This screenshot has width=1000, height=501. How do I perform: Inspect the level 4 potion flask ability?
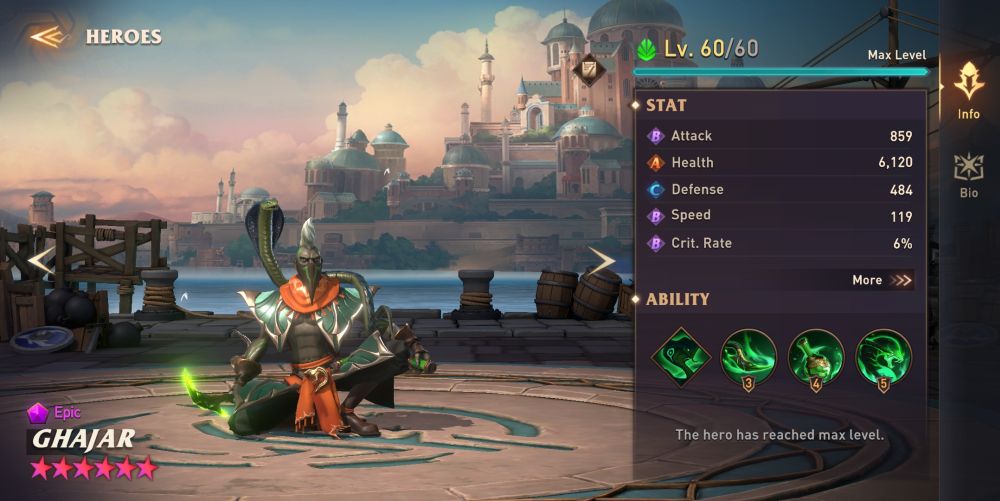click(816, 357)
